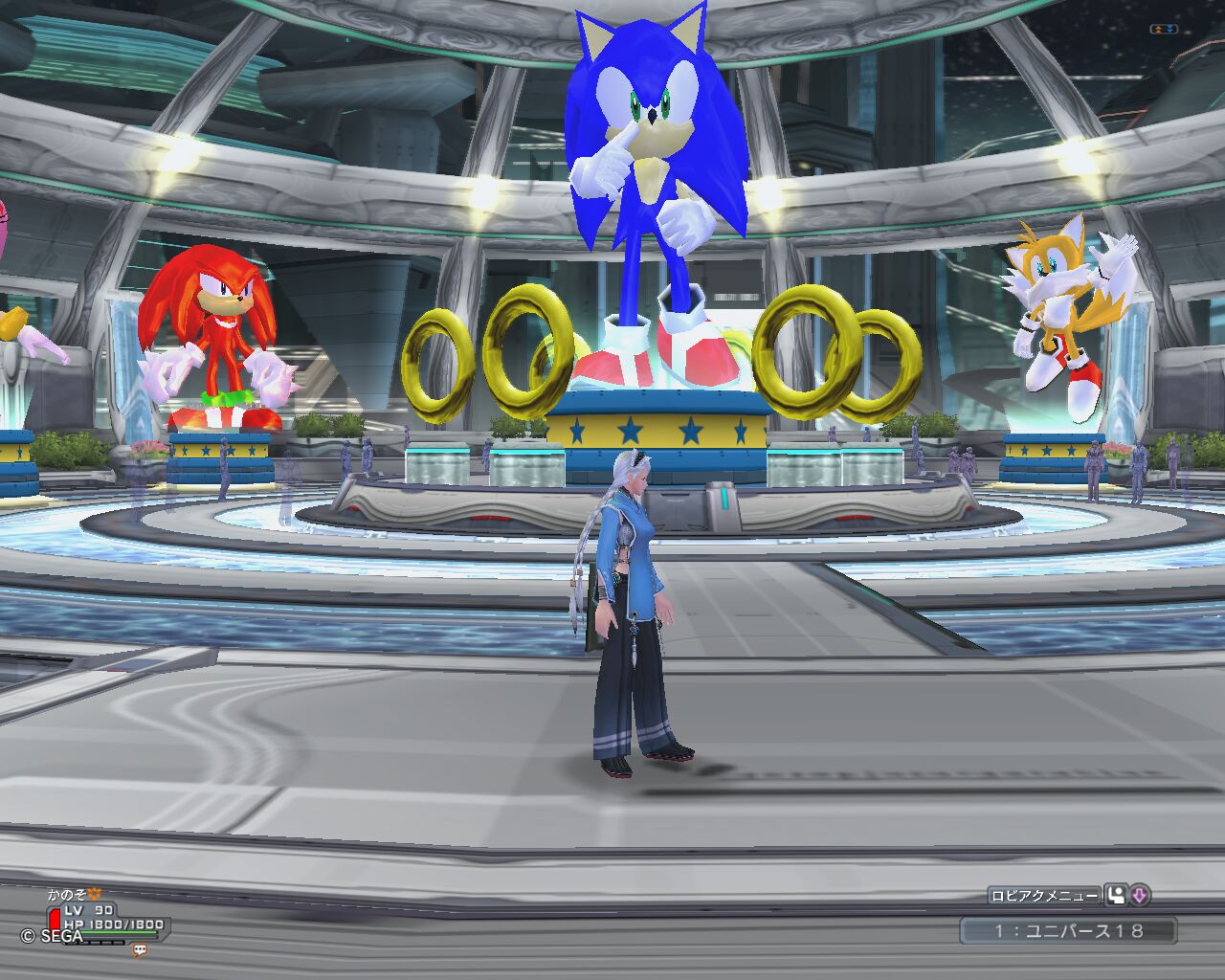Open chat via the speech bubble icon
Image resolution: width=1225 pixels, height=980 pixels.
(141, 950)
